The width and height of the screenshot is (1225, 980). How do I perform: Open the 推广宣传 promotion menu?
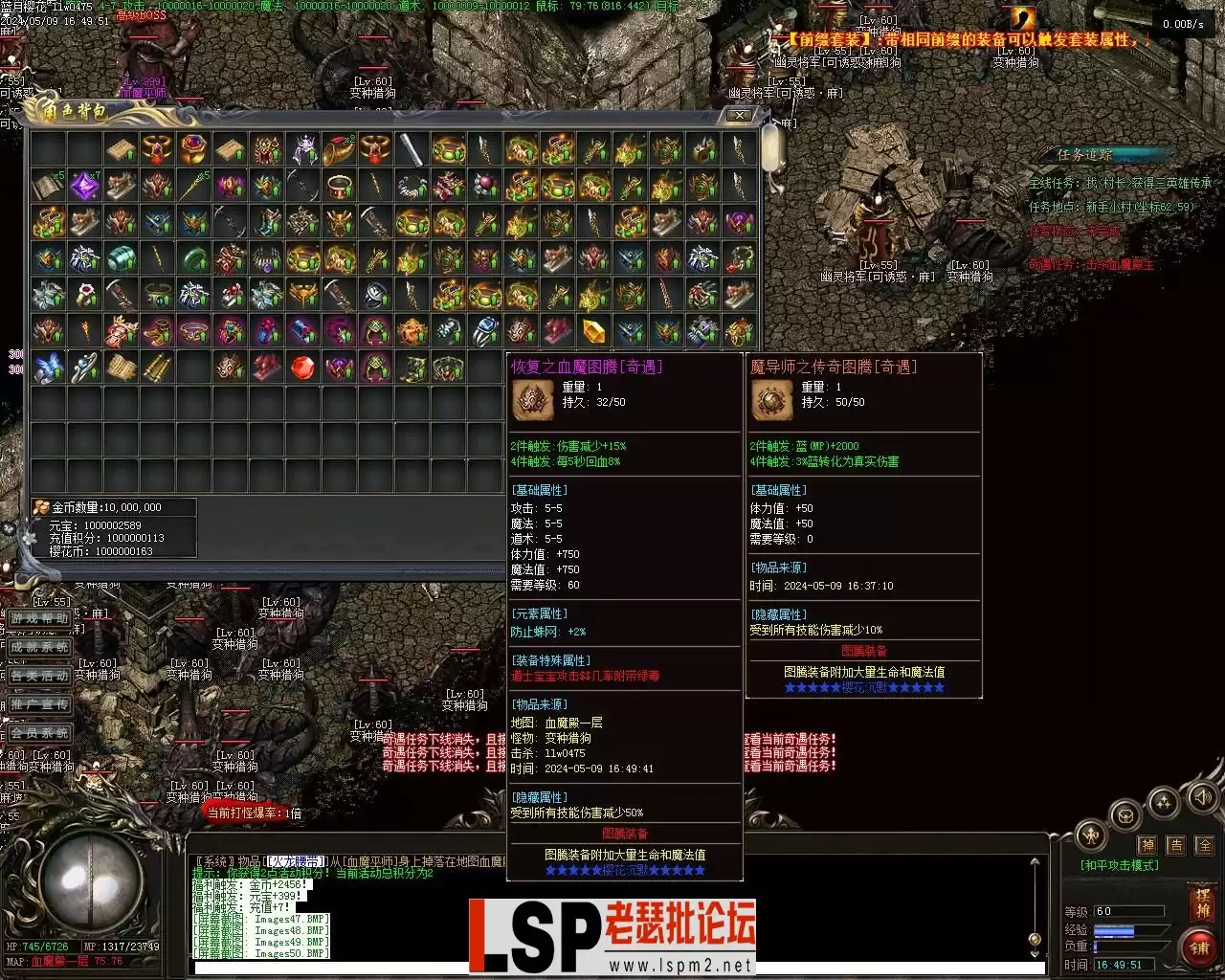[40, 704]
